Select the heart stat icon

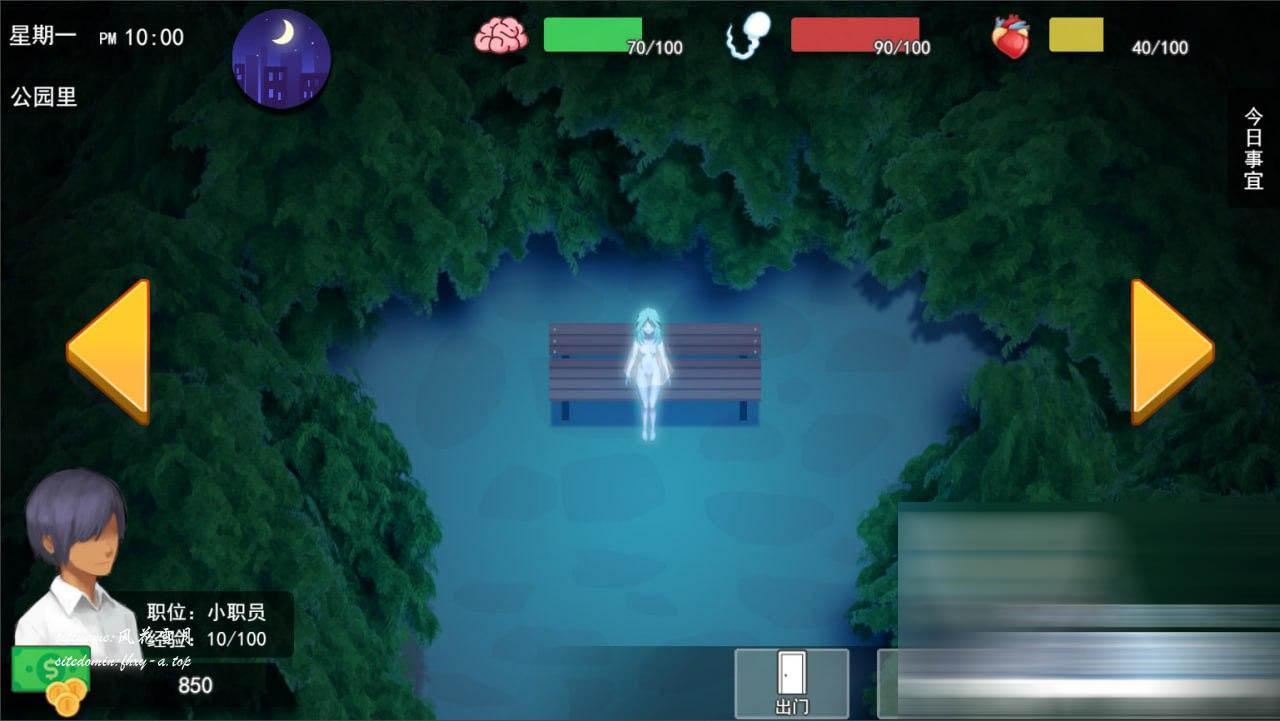click(x=1010, y=36)
